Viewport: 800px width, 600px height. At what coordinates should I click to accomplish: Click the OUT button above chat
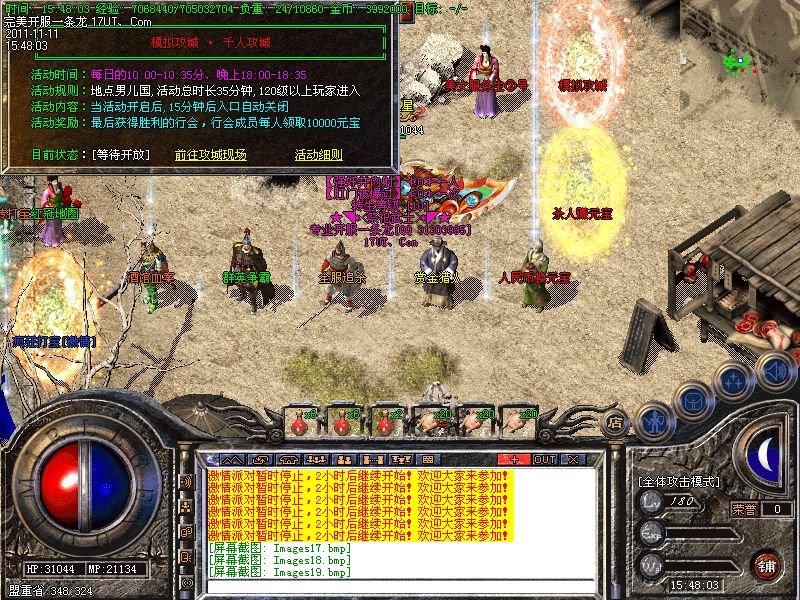pos(544,459)
